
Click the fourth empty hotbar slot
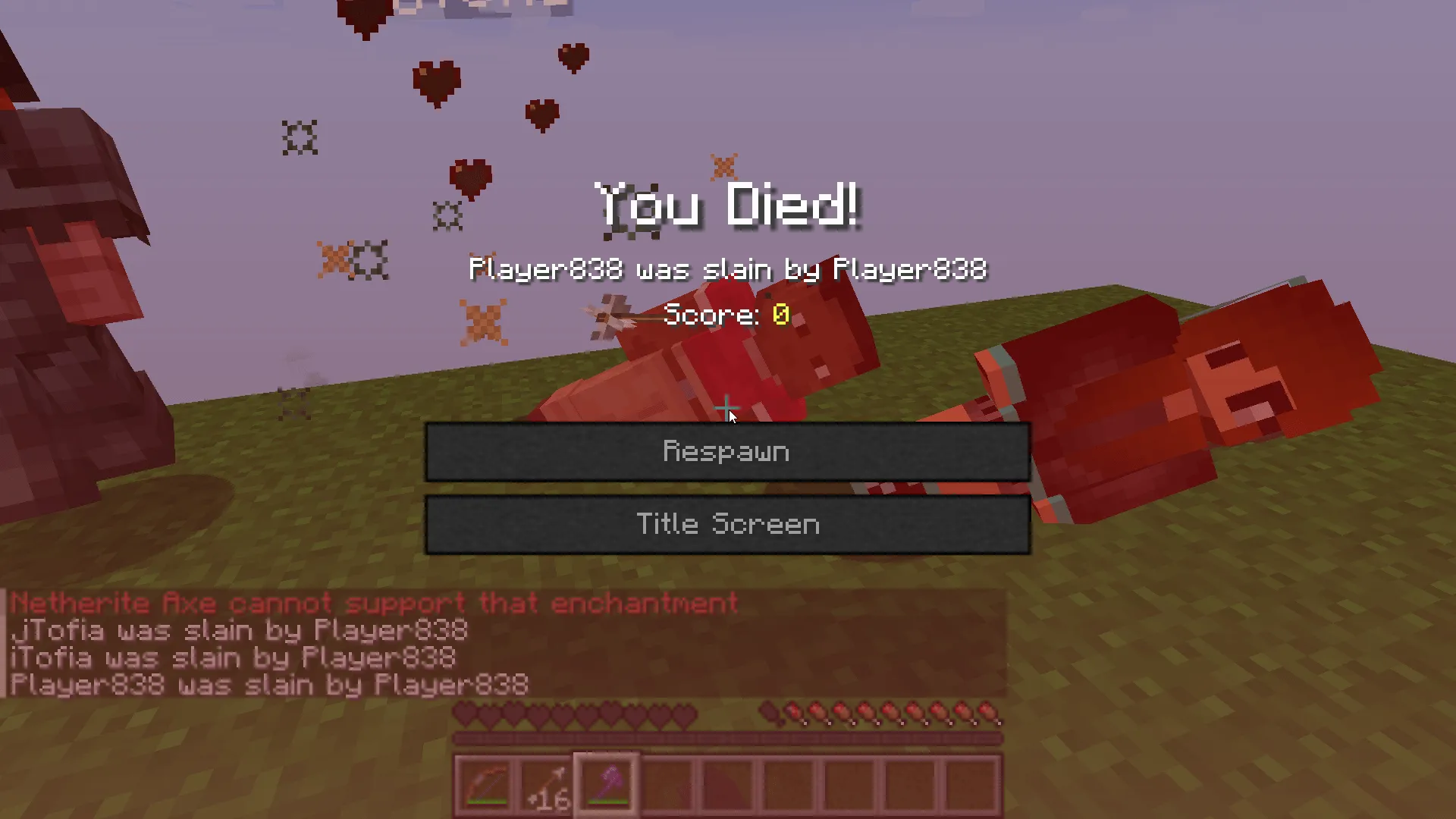click(x=667, y=781)
